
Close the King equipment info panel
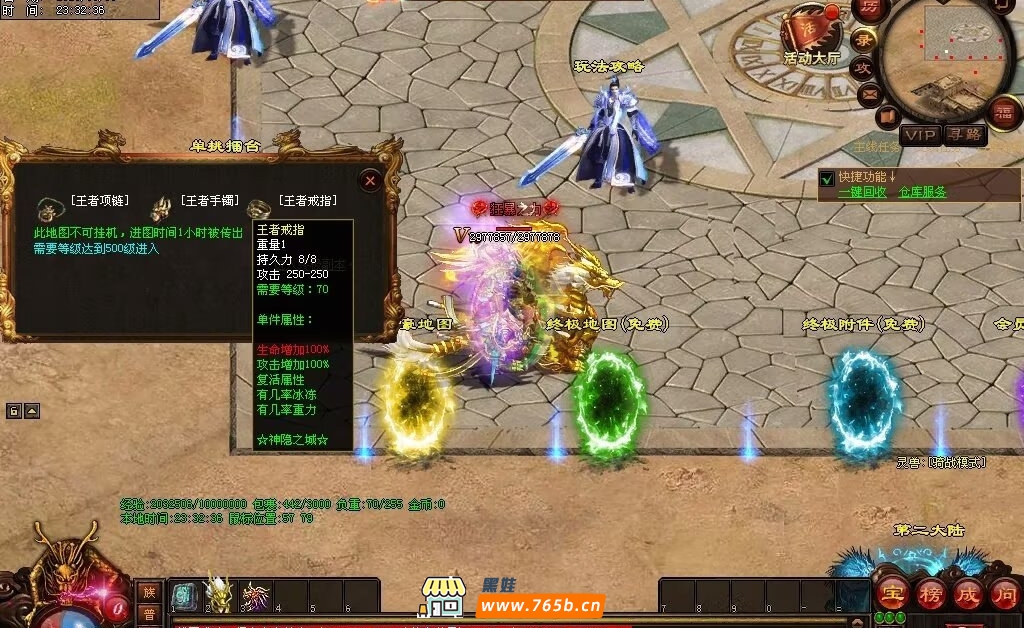click(x=370, y=181)
